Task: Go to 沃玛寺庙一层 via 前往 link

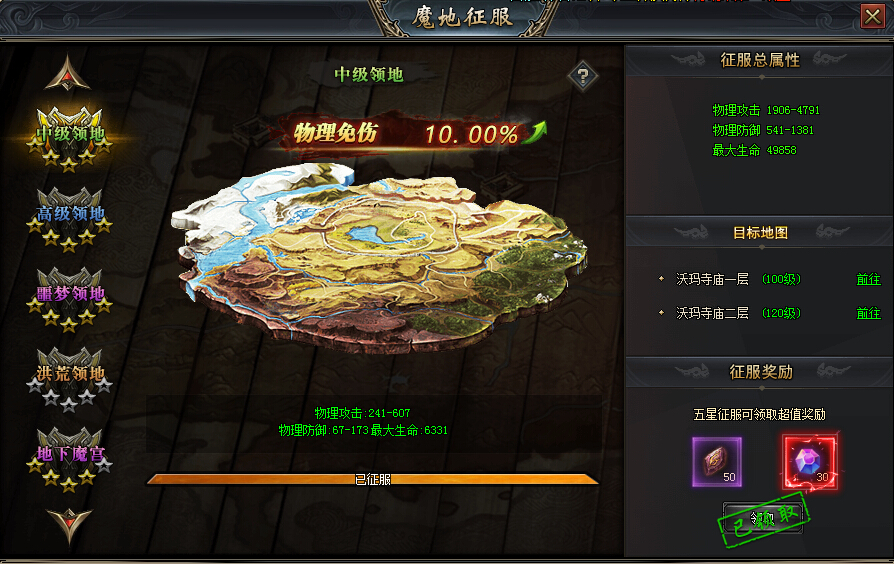Action: [x=868, y=280]
